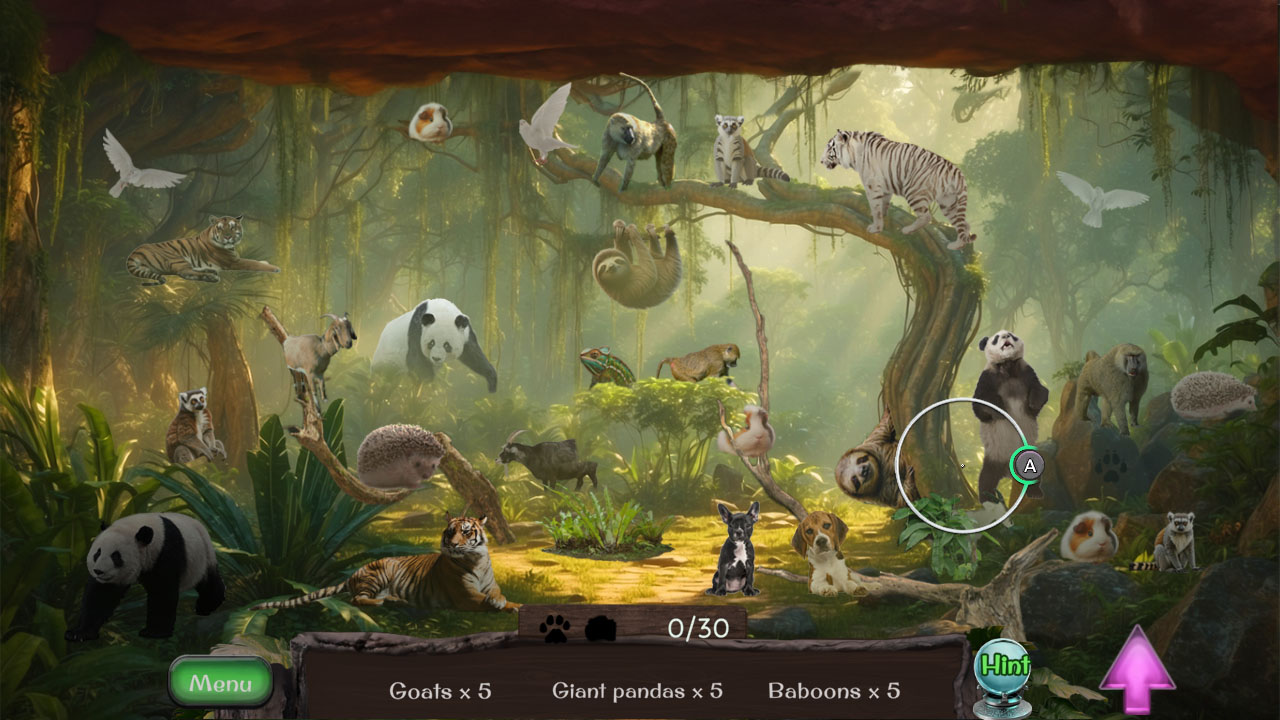Click the Giant pandas x 5 objective label
This screenshot has height=720, width=1280.
[x=640, y=691]
